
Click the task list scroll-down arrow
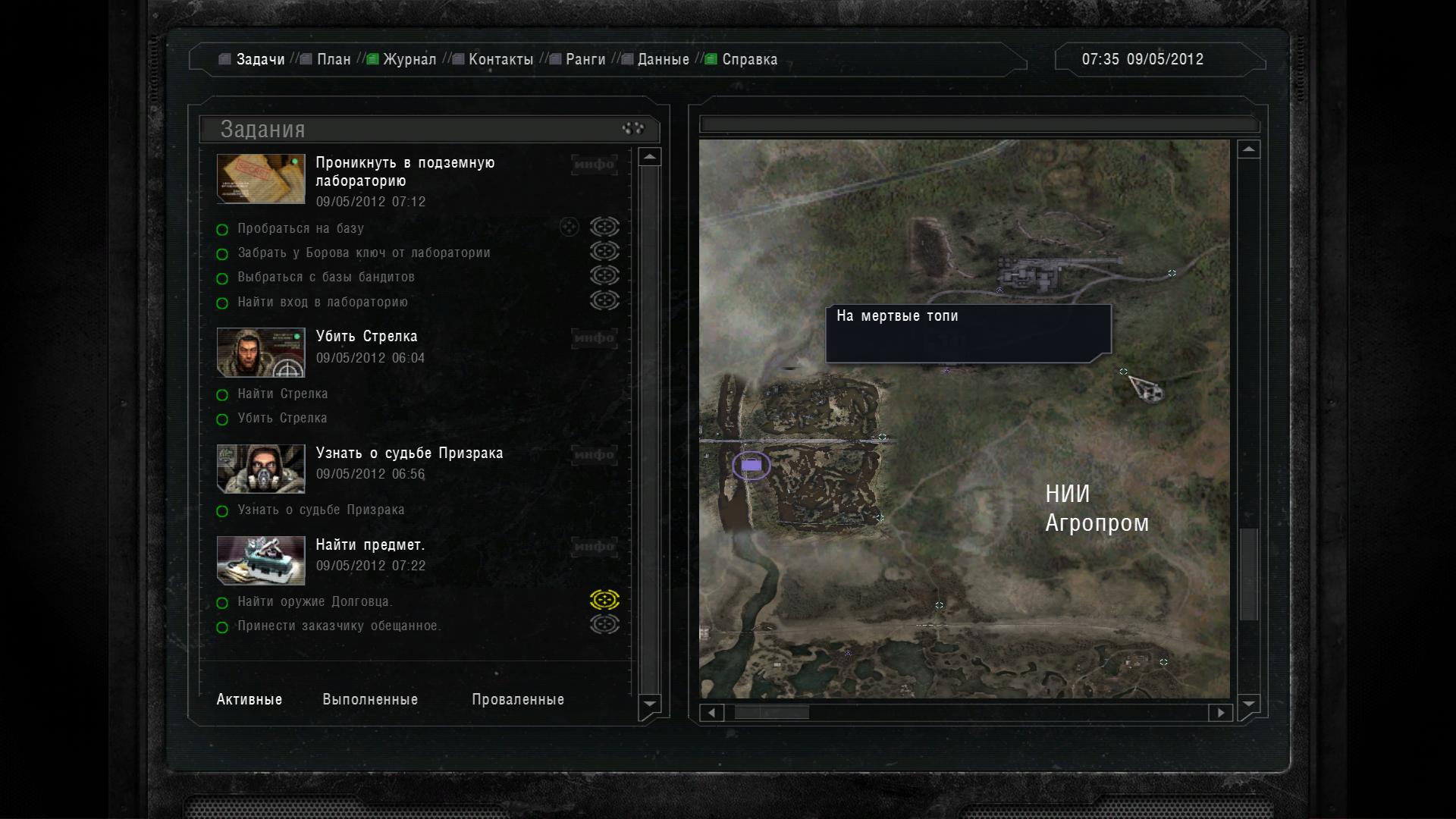[650, 704]
